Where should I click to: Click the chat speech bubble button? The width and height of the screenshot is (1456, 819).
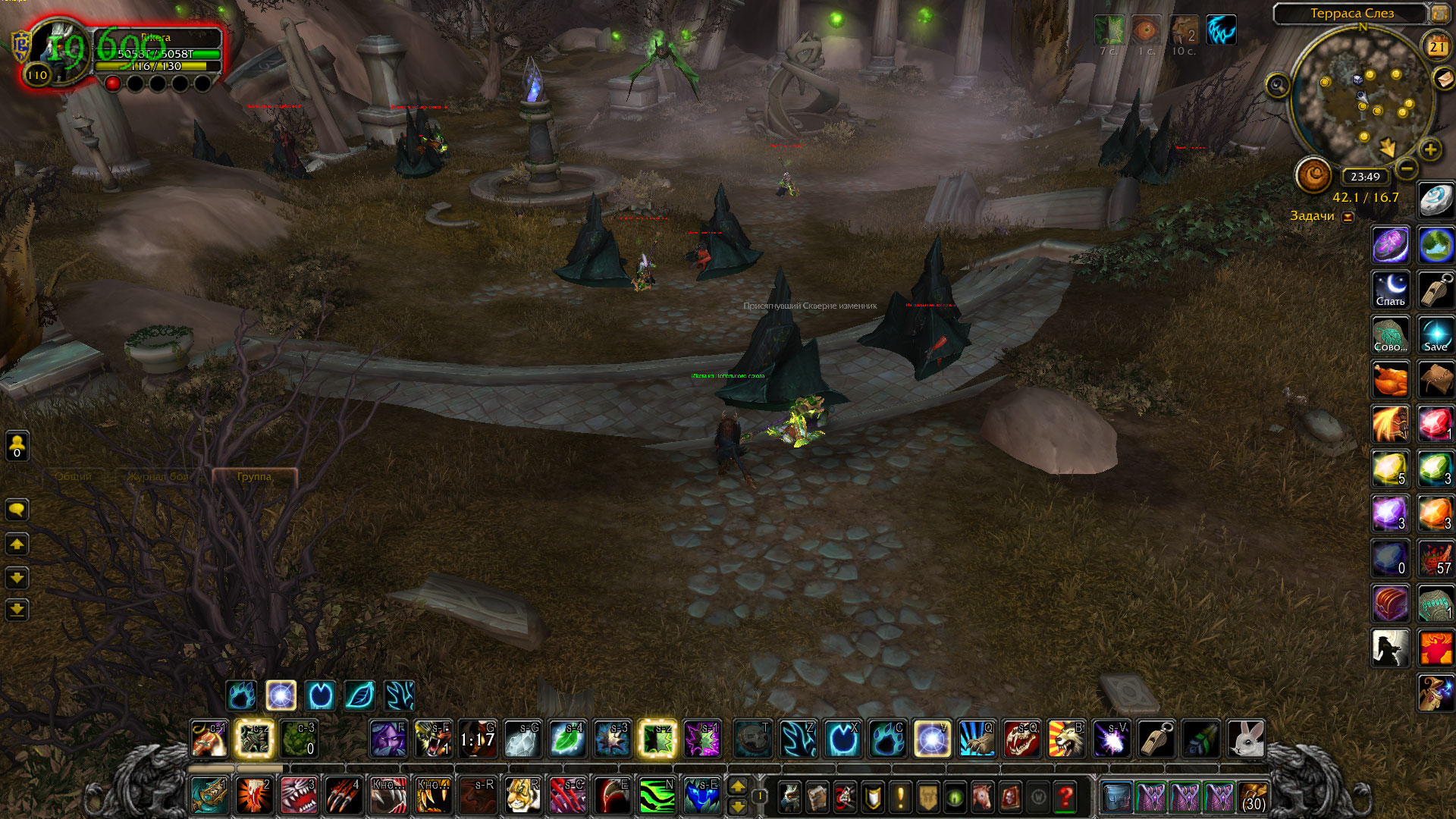(17, 510)
